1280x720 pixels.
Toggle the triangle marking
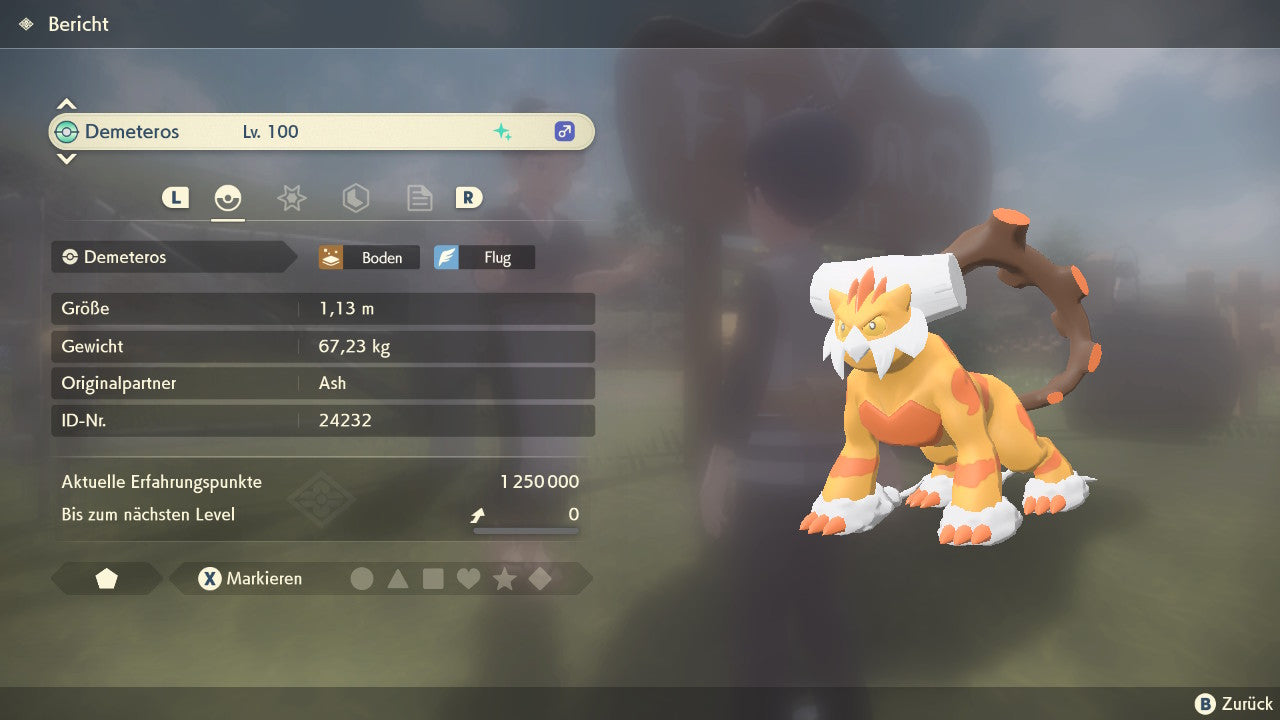(398, 578)
